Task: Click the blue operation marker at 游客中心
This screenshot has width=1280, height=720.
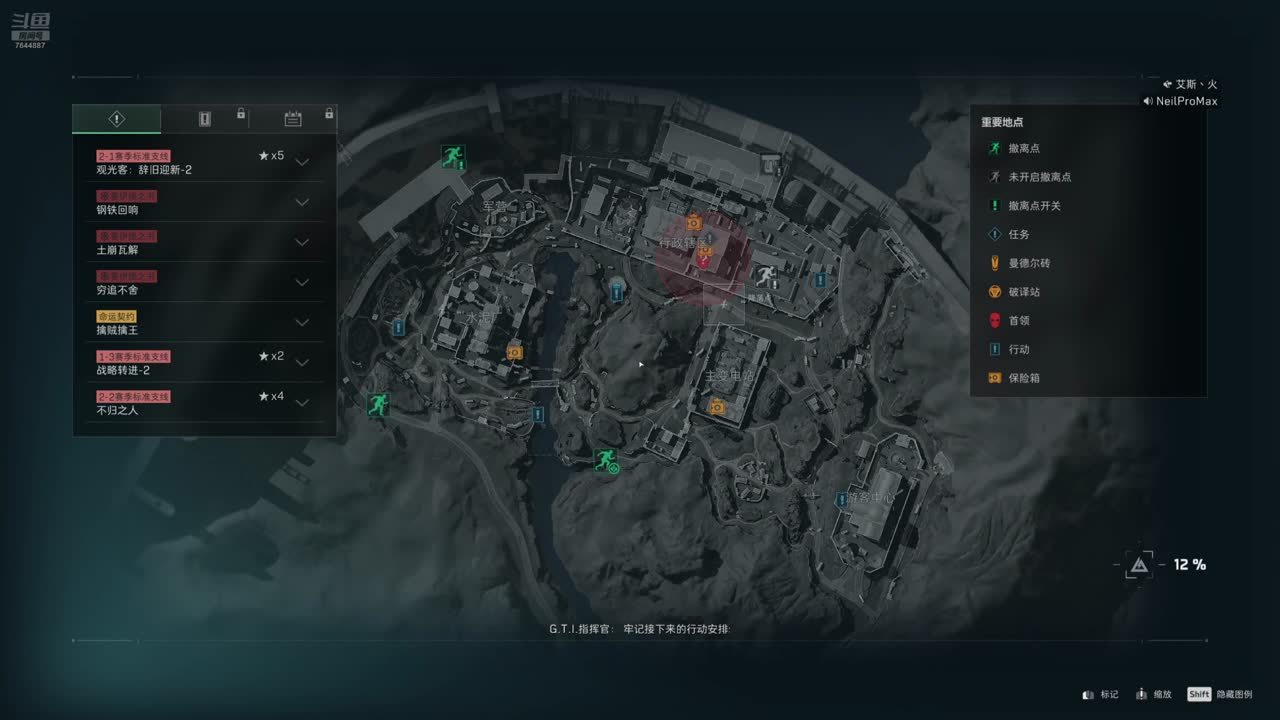Action: pos(841,498)
